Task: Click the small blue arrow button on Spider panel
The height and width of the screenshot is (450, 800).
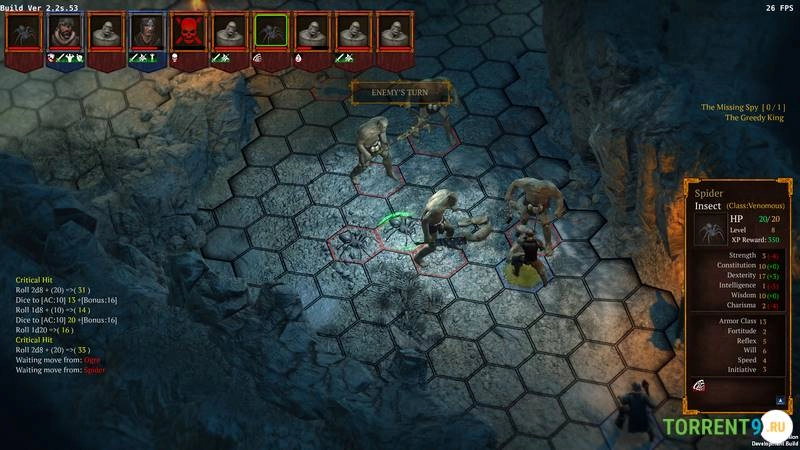Action: coord(779,399)
